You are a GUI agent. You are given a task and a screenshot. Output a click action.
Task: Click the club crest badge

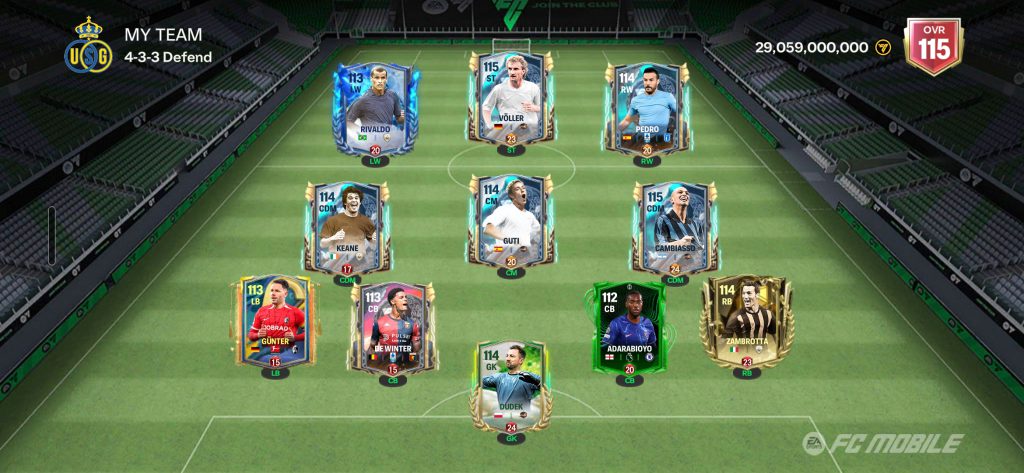(x=88, y=46)
